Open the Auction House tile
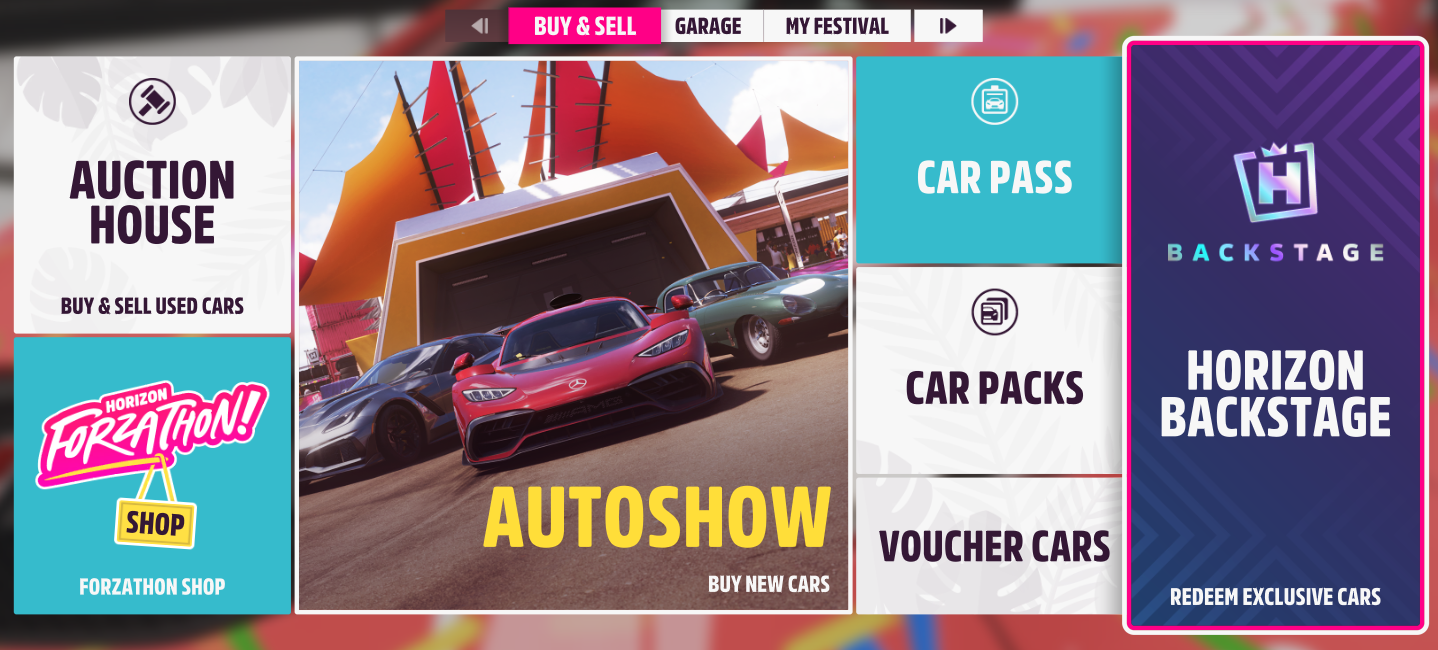The height and width of the screenshot is (650, 1438). pyautogui.click(x=152, y=195)
